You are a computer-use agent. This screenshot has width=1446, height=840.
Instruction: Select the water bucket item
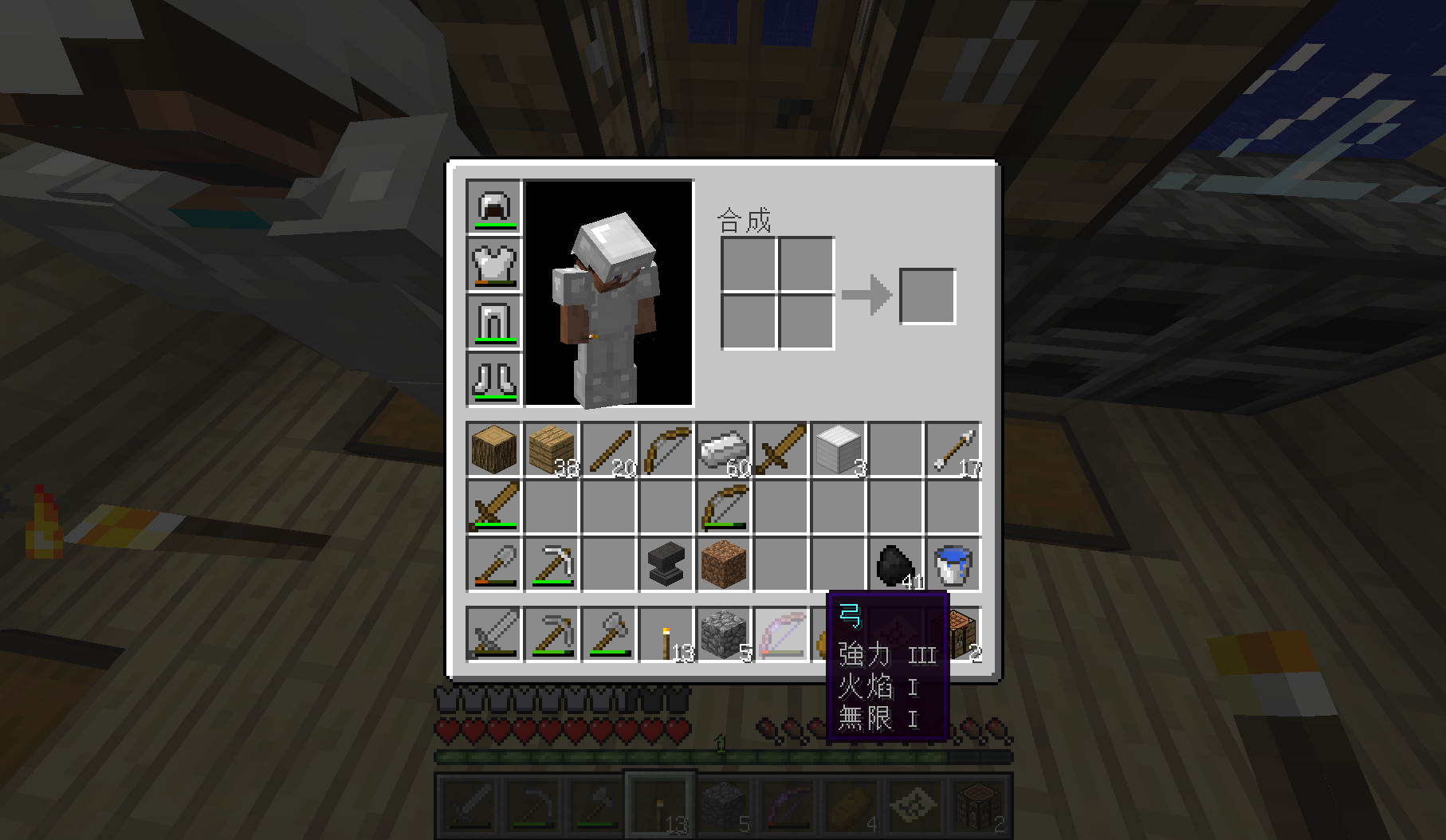[953, 566]
